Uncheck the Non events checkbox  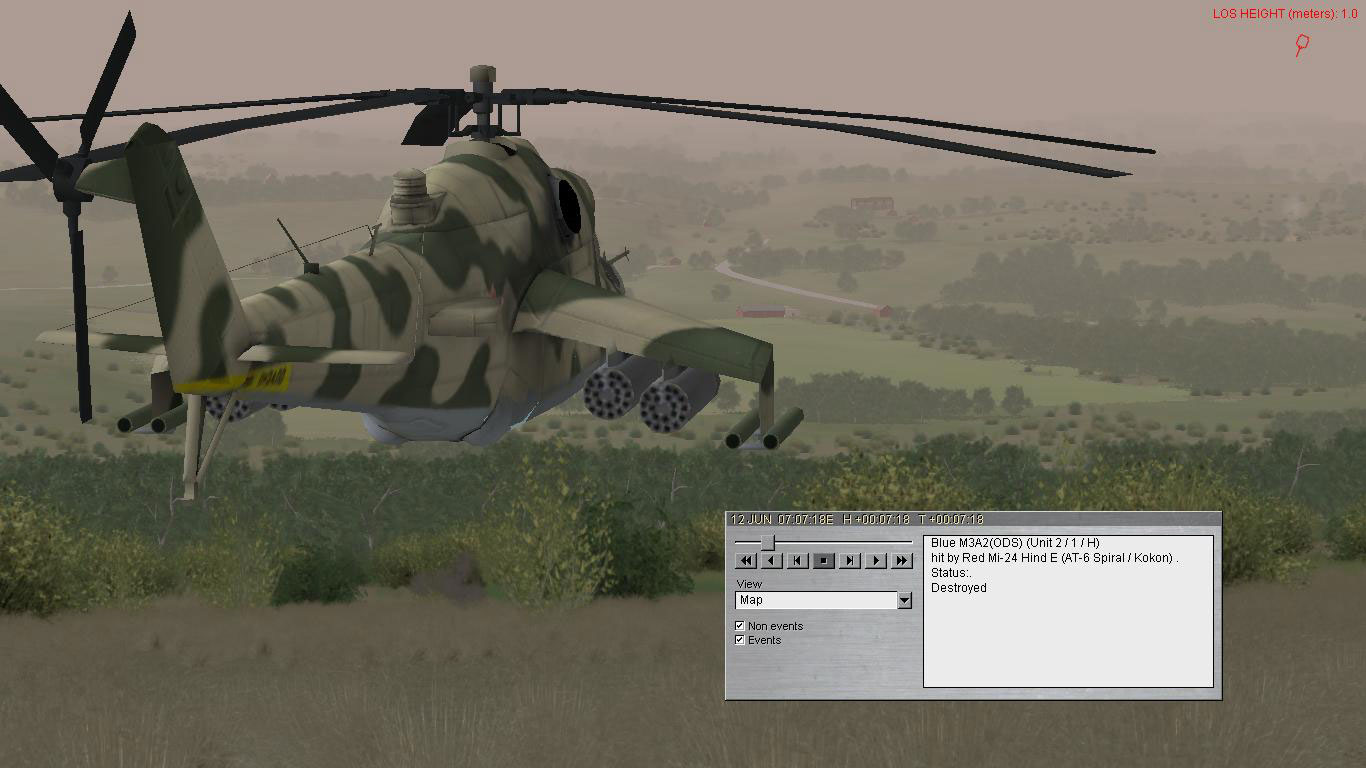(739, 624)
